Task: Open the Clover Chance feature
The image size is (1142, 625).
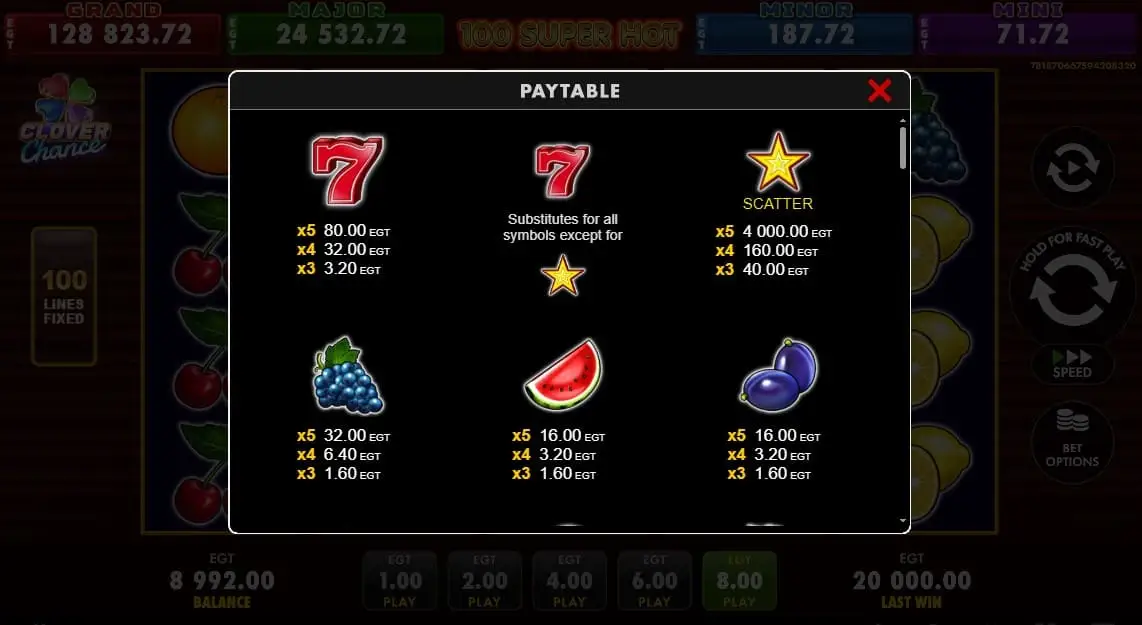Action: click(65, 120)
